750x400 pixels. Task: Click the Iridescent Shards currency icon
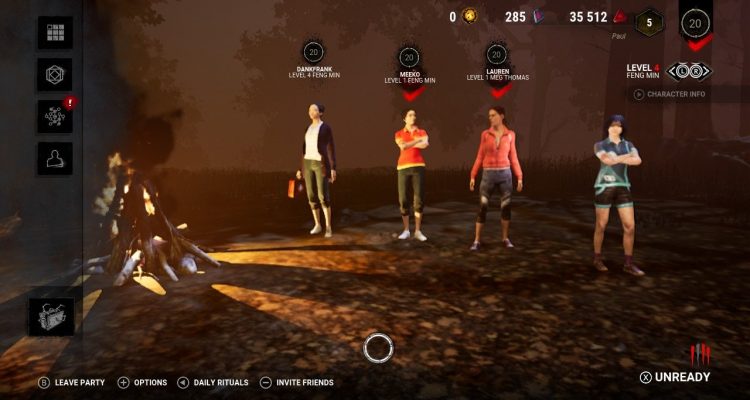pyautogui.click(x=541, y=16)
